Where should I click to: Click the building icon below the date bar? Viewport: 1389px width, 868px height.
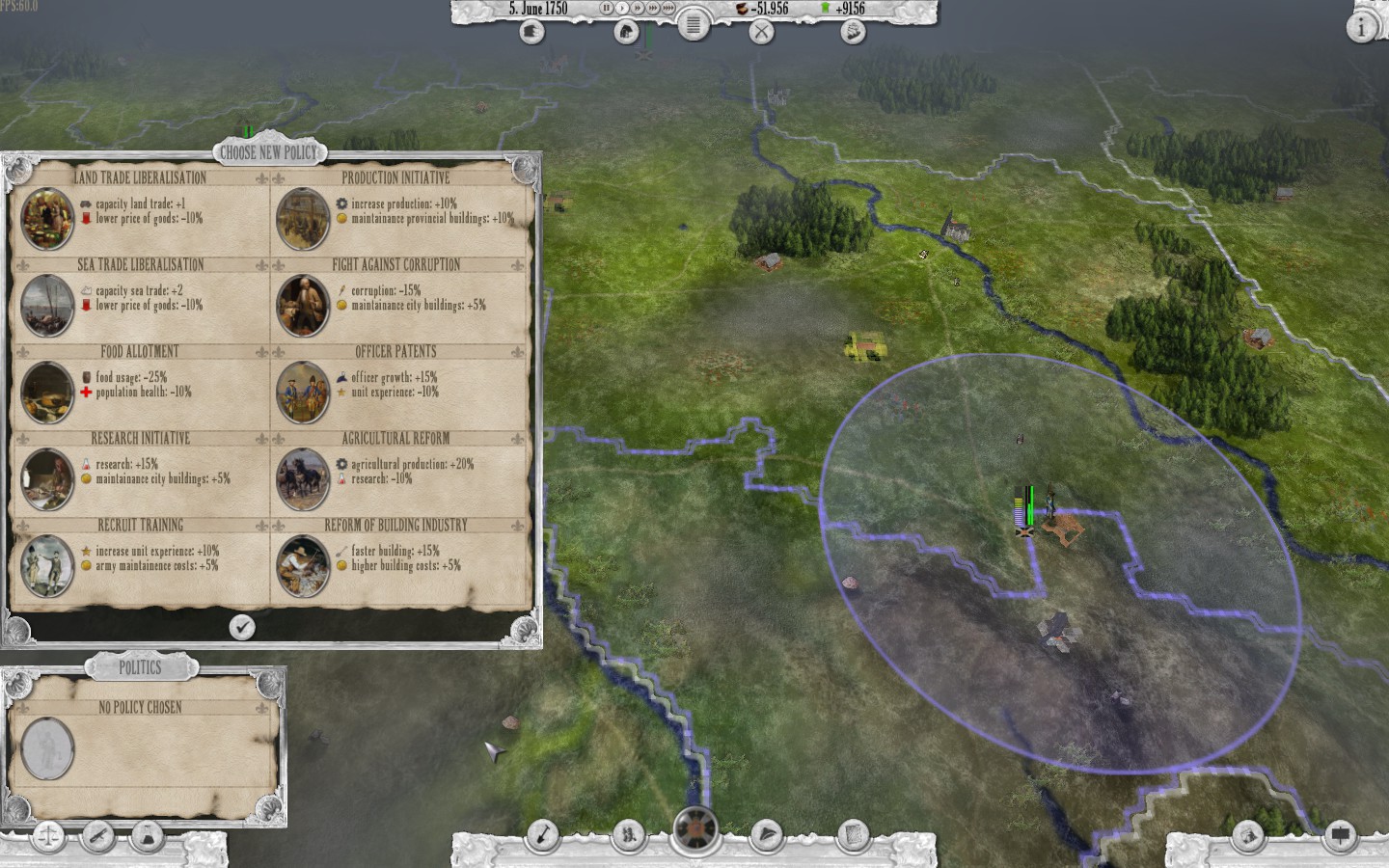pos(531,32)
